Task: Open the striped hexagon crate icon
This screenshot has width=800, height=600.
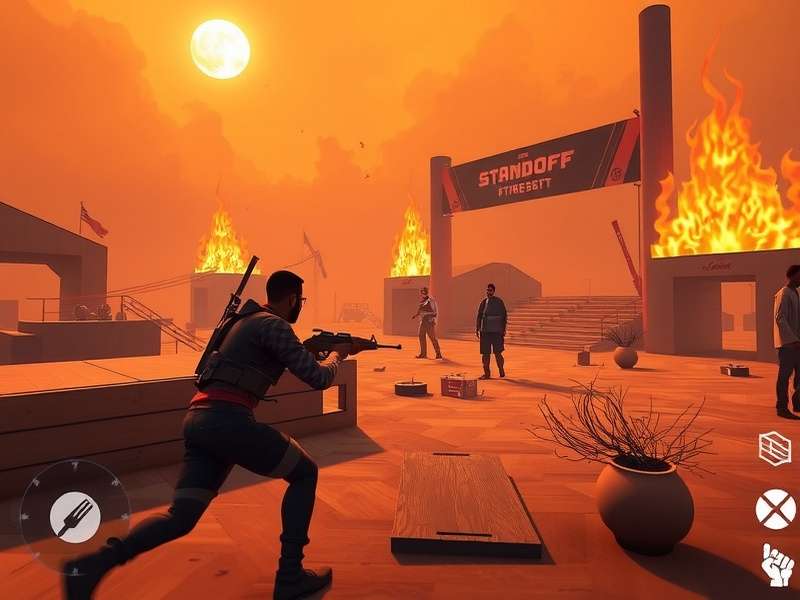Action: [x=774, y=448]
